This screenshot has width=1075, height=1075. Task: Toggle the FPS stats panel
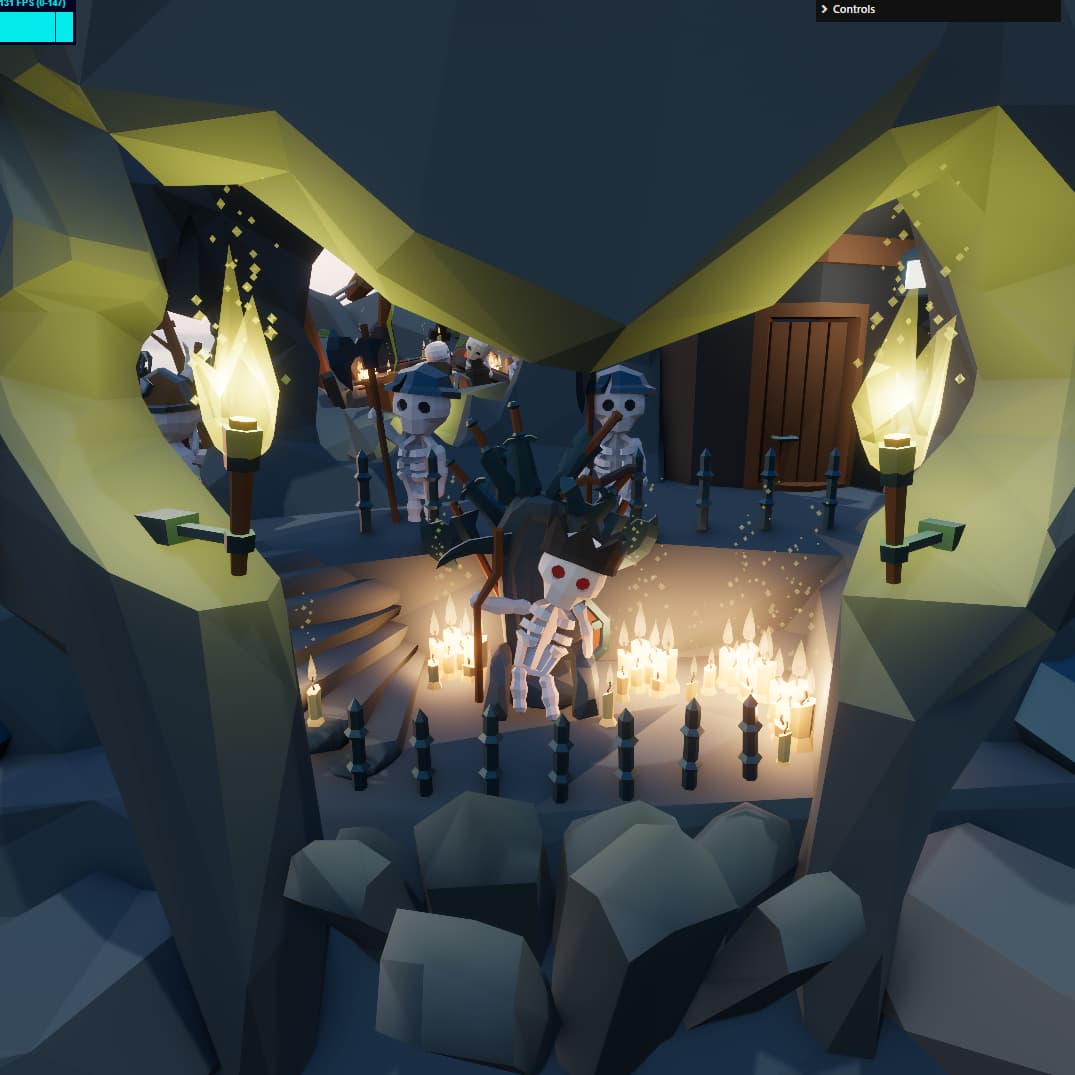point(37,20)
